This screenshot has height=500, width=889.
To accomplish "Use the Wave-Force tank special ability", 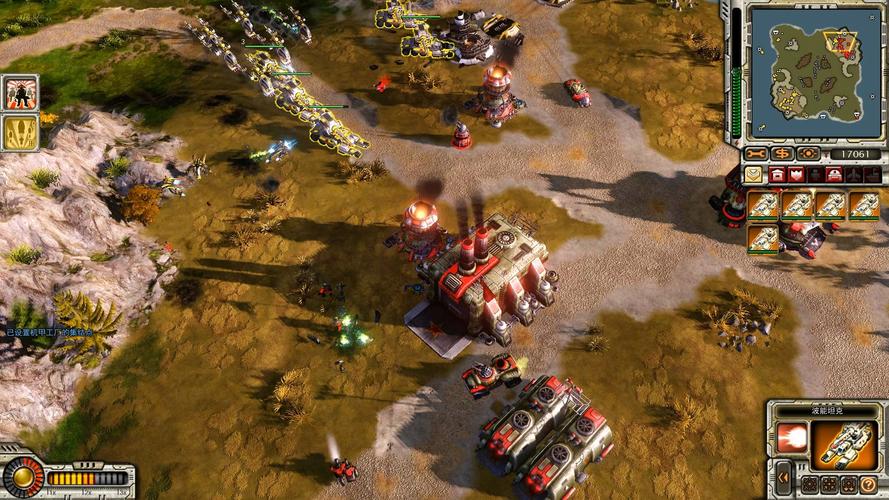I will coord(790,437).
